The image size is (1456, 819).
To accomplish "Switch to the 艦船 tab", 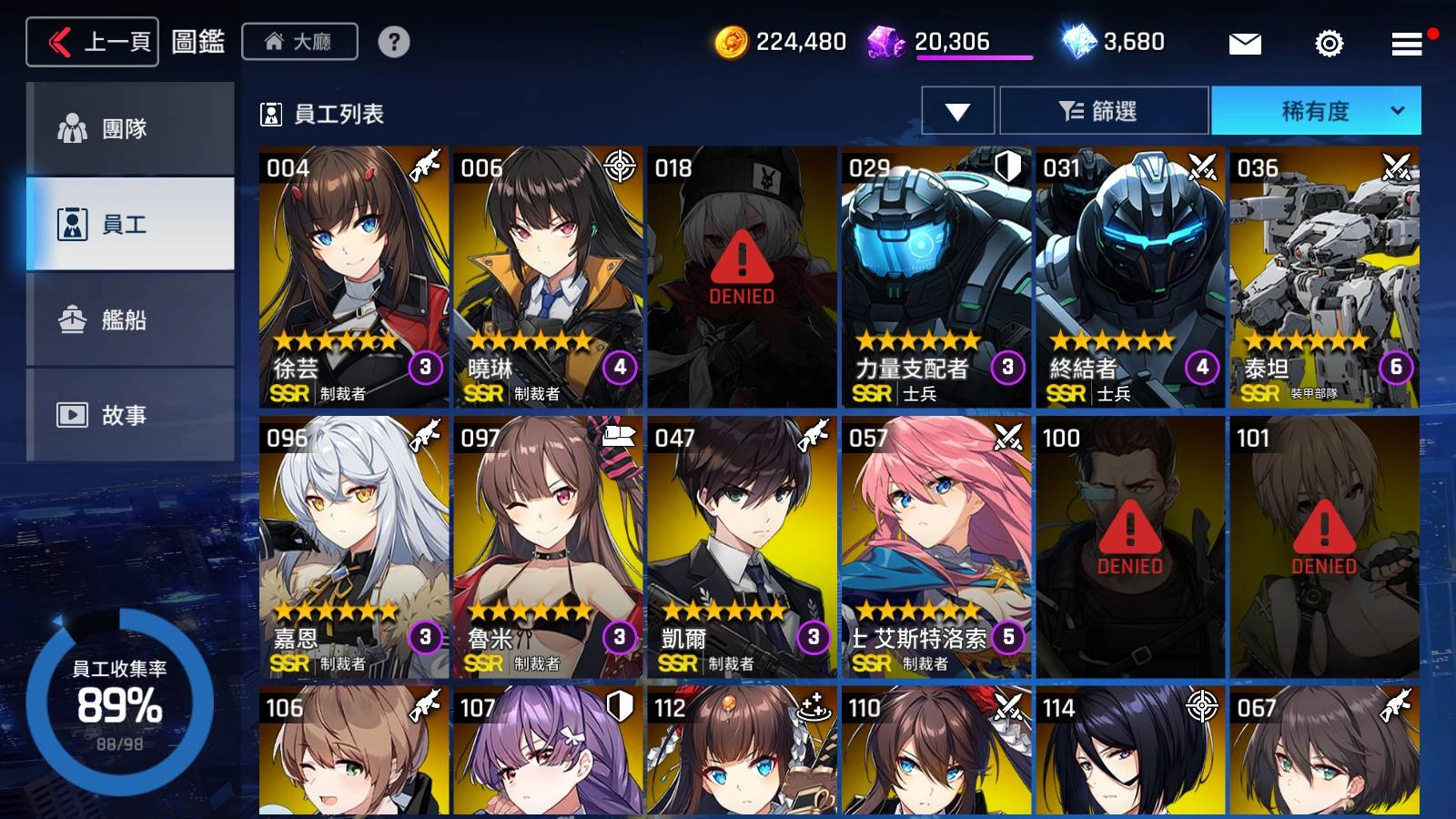I will coord(130,319).
